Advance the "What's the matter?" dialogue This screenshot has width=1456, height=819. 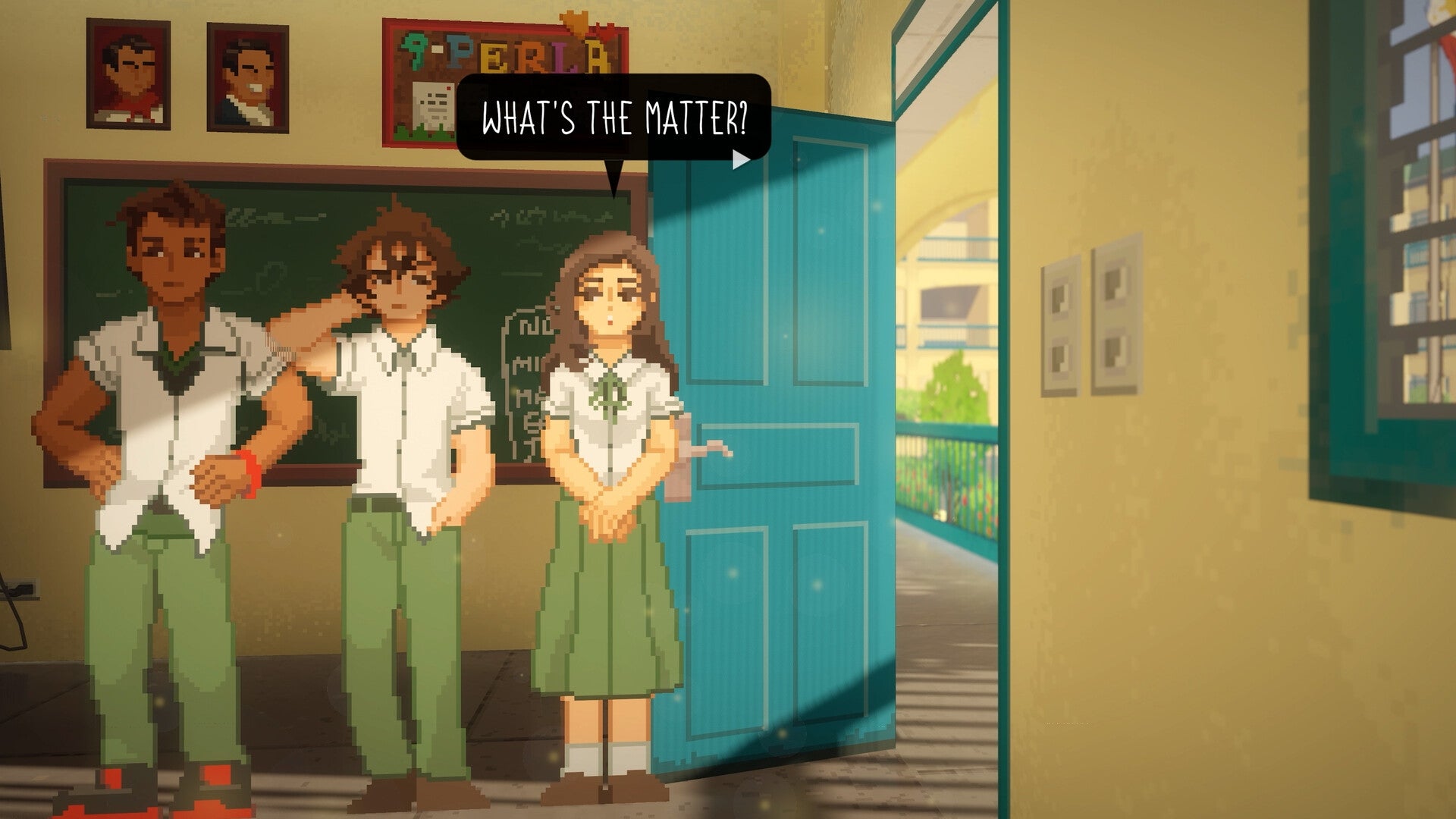coord(614,118)
